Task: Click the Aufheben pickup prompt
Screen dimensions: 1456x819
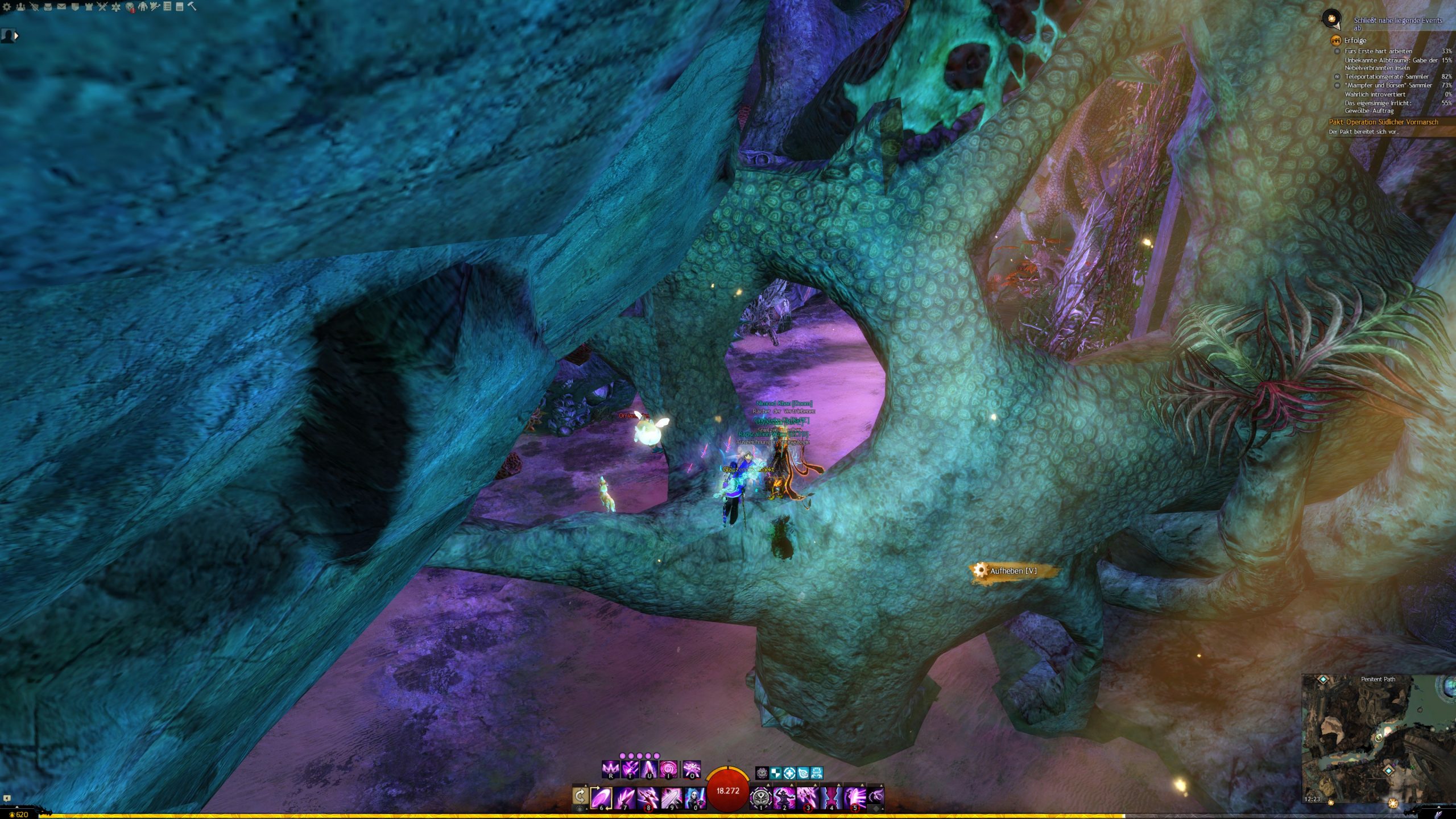Action: [1012, 570]
